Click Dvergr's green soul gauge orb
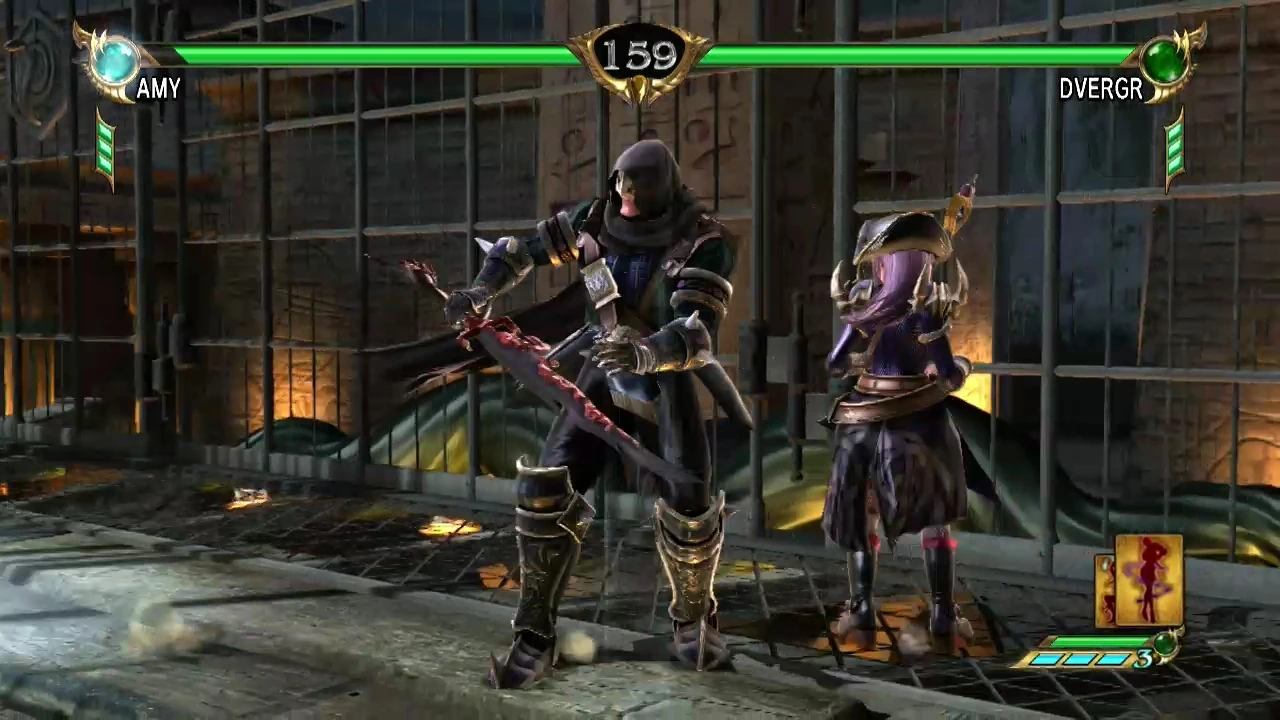Image resolution: width=1280 pixels, height=720 pixels. [1163, 62]
